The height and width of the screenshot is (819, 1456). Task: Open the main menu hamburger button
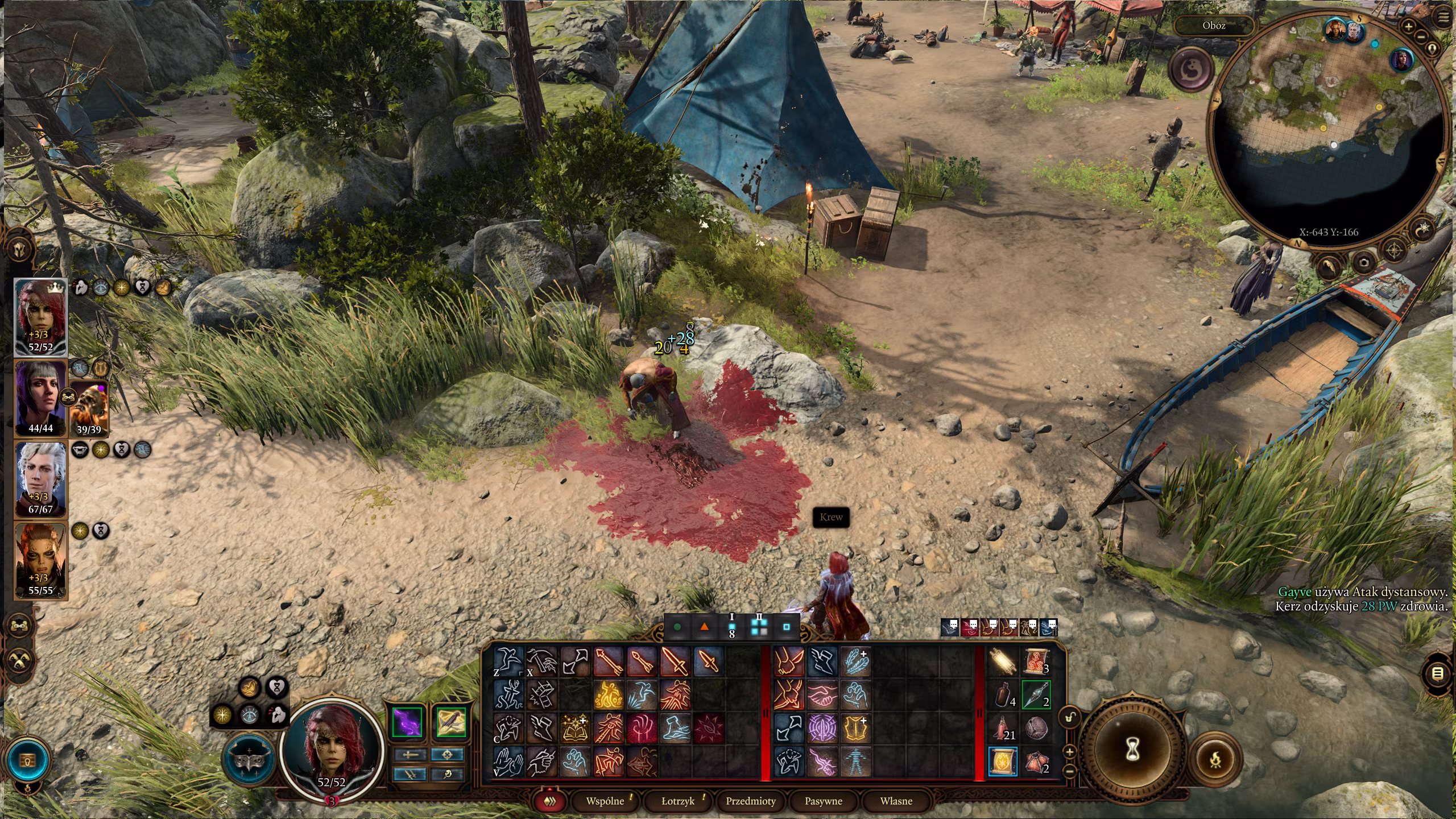point(1444,17)
